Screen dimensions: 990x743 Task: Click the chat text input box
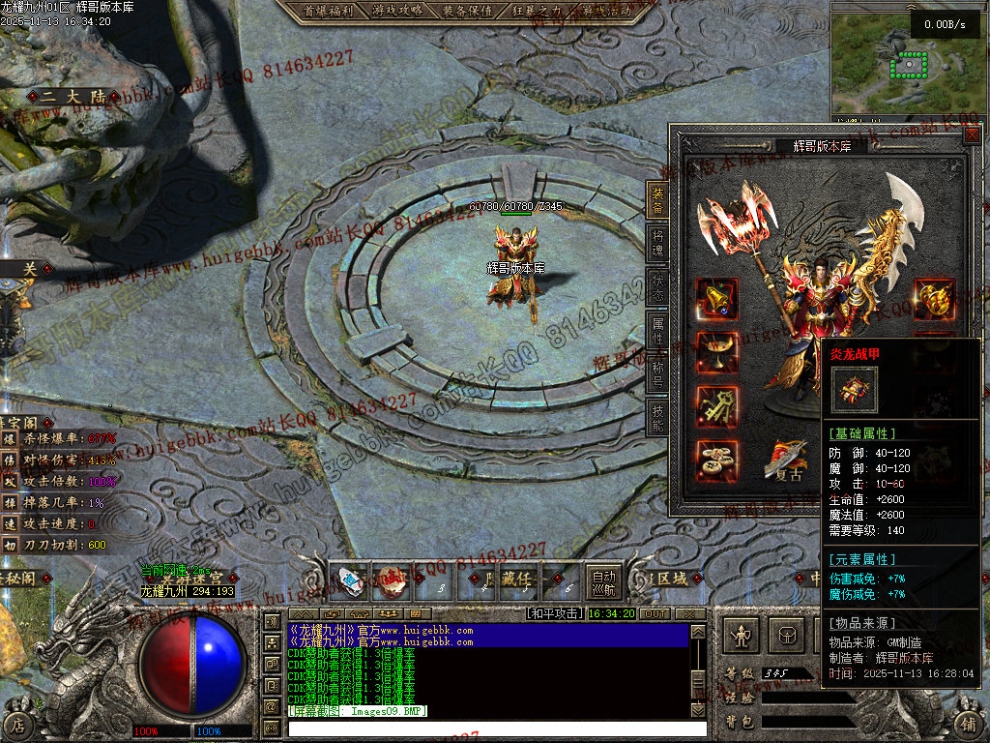(497, 729)
